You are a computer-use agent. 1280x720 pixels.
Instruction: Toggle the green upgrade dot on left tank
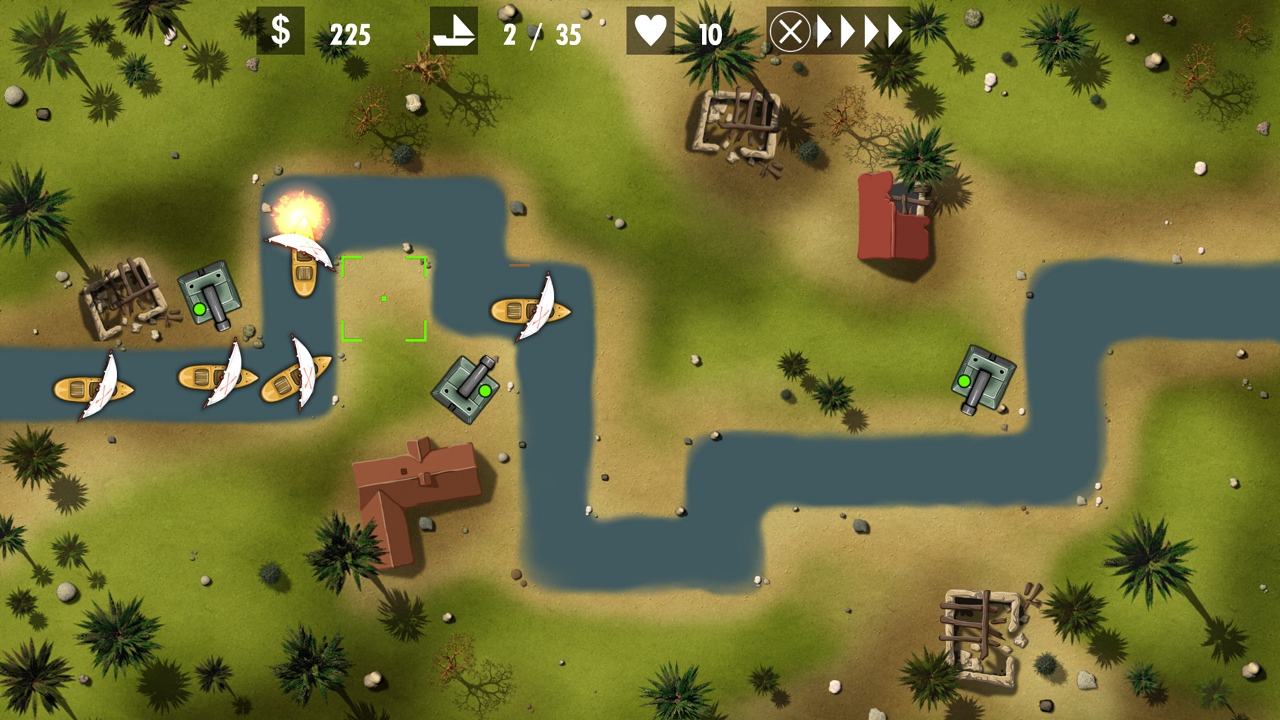click(x=202, y=309)
